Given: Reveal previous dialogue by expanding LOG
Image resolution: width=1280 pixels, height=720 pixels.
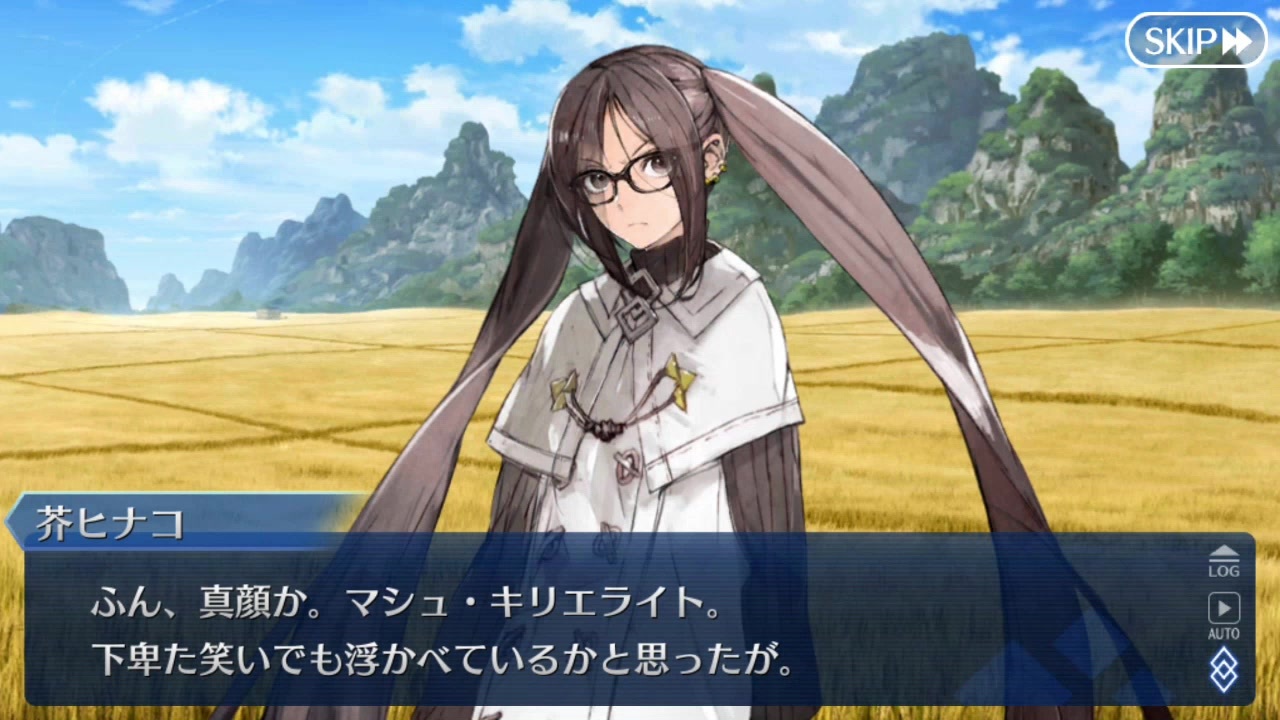Looking at the screenshot, I should (1224, 560).
